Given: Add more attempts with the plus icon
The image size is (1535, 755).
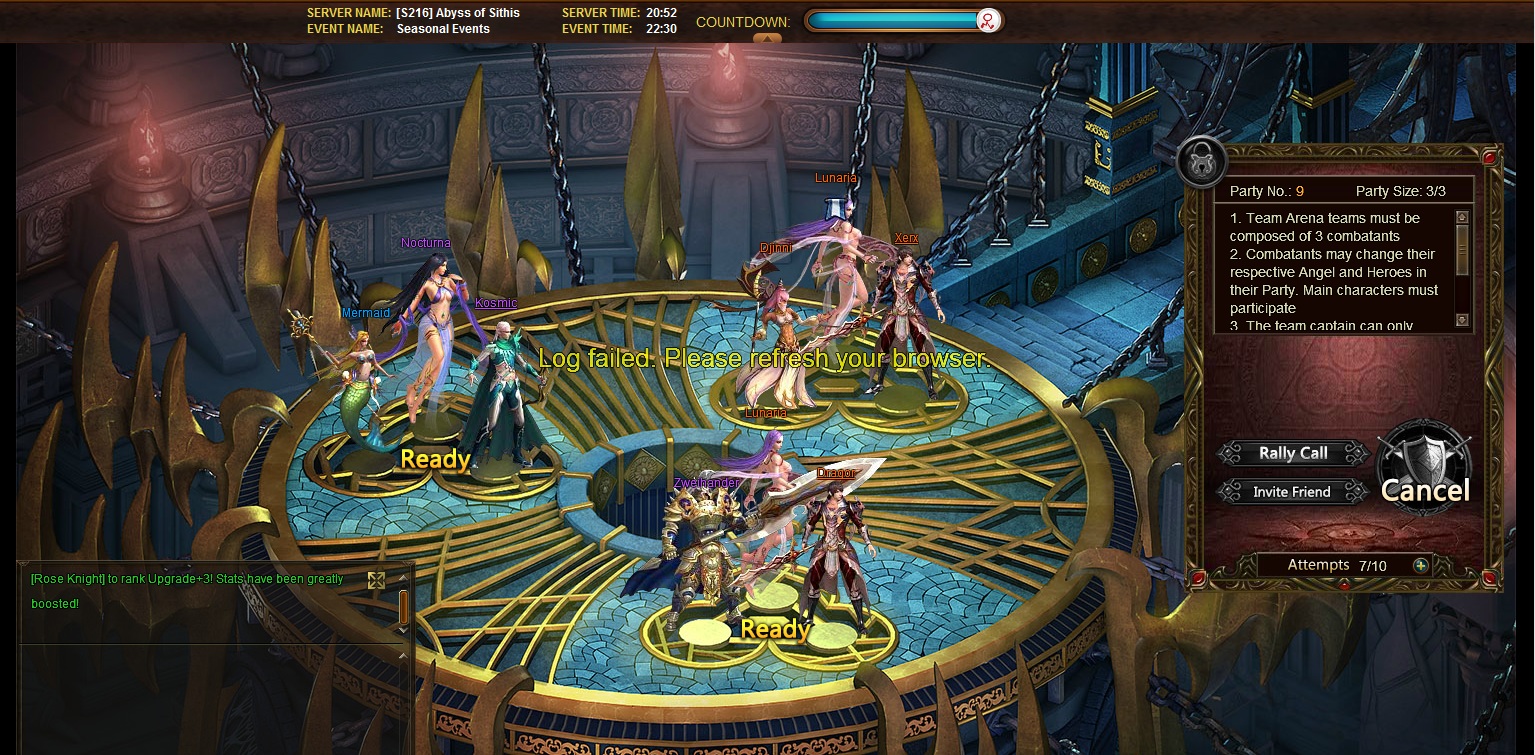Looking at the screenshot, I should pos(1420,565).
